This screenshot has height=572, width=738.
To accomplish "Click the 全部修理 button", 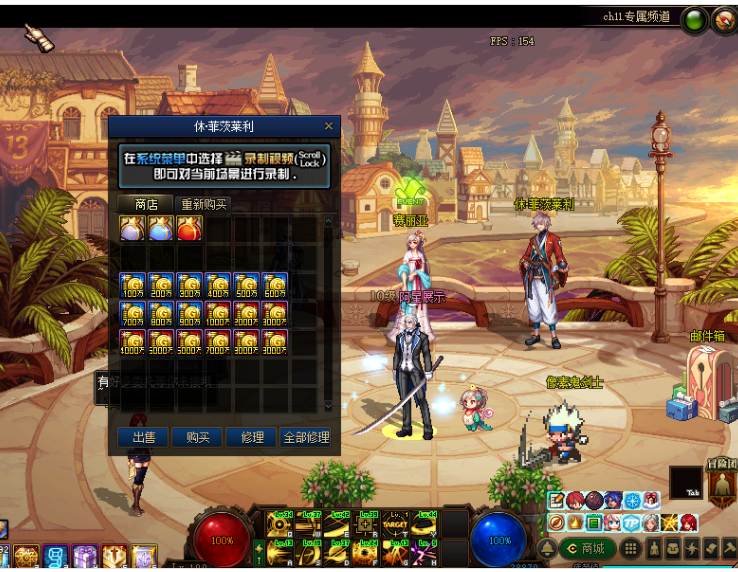I will point(305,438).
